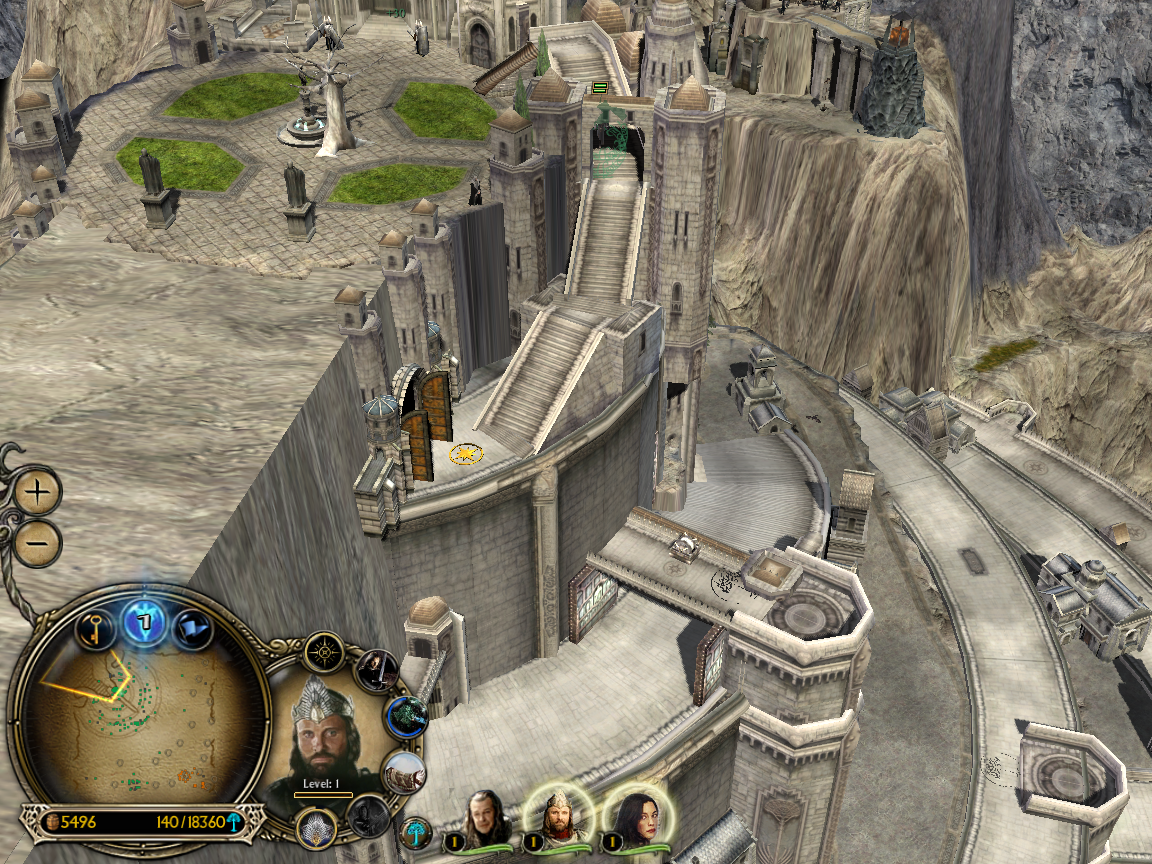
Task: Activate the winged crown ability icon
Action: click(316, 828)
